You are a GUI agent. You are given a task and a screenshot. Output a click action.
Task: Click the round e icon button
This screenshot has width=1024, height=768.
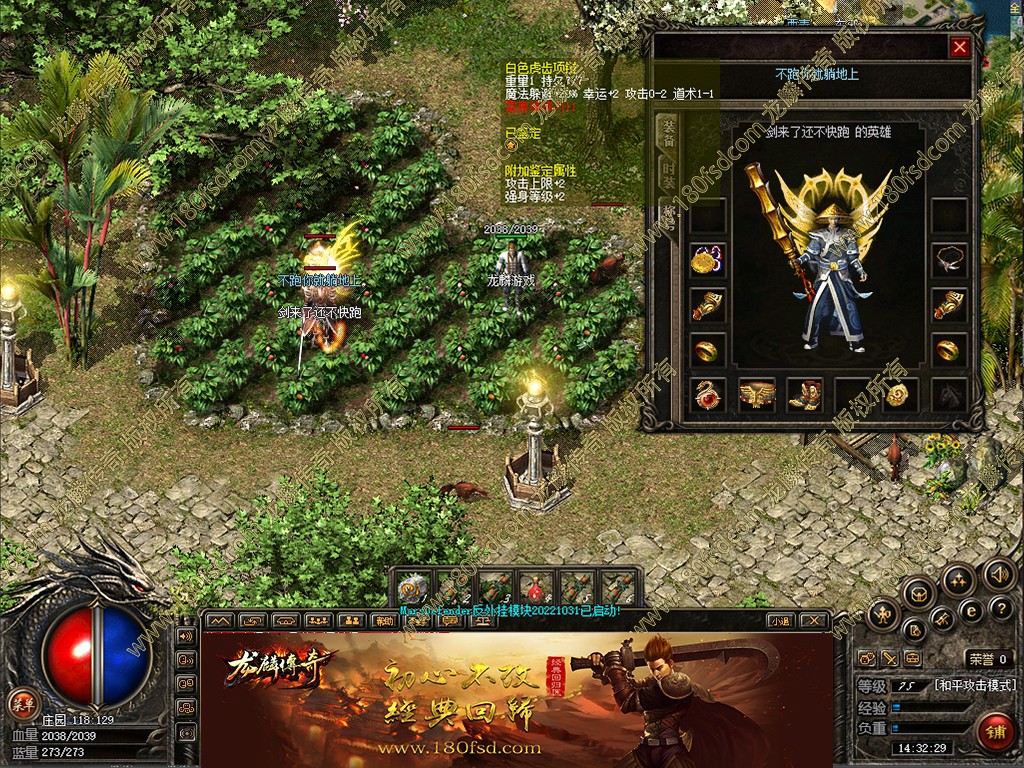(x=970, y=609)
